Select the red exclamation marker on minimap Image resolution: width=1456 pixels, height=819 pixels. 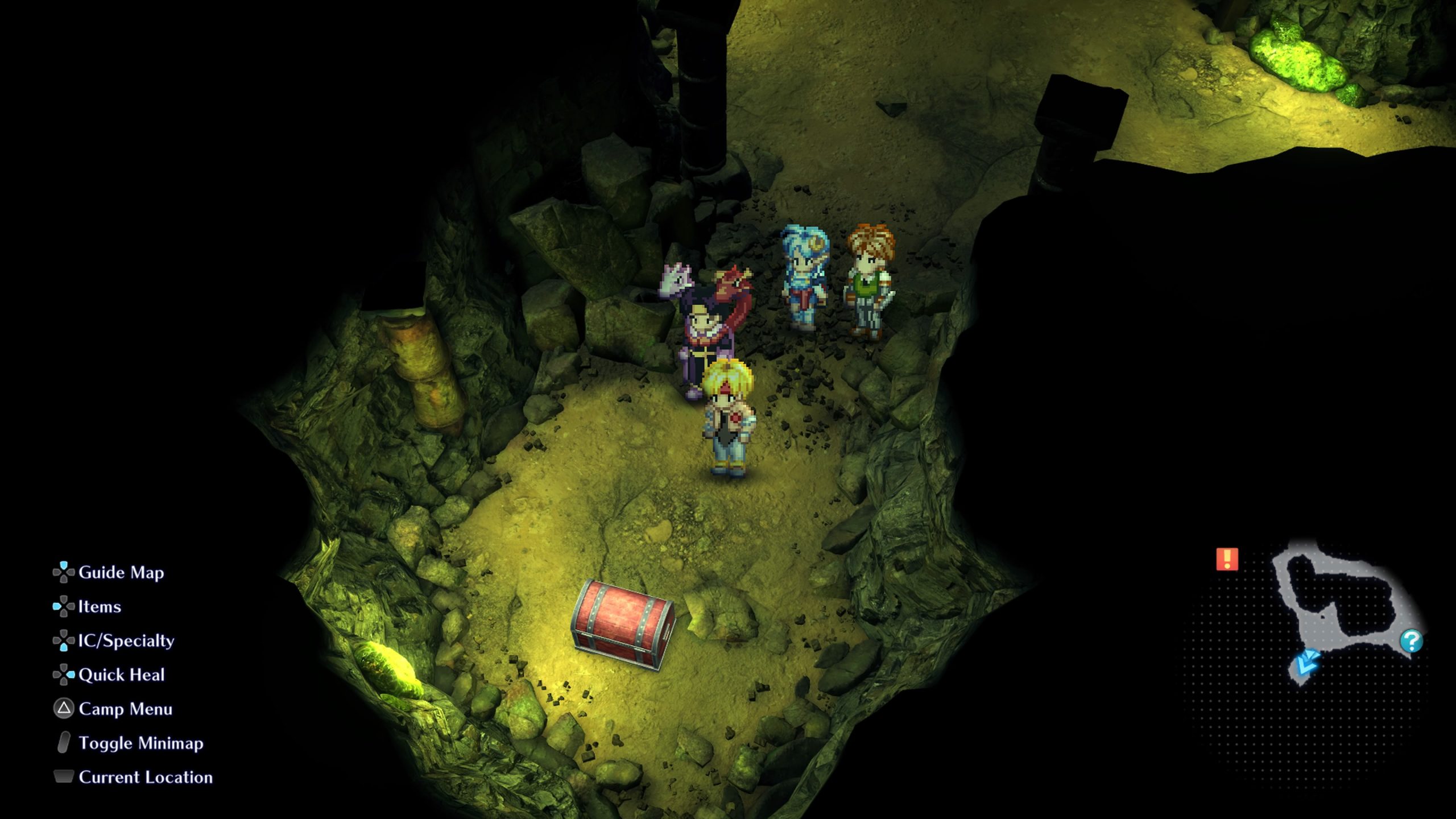(1227, 559)
